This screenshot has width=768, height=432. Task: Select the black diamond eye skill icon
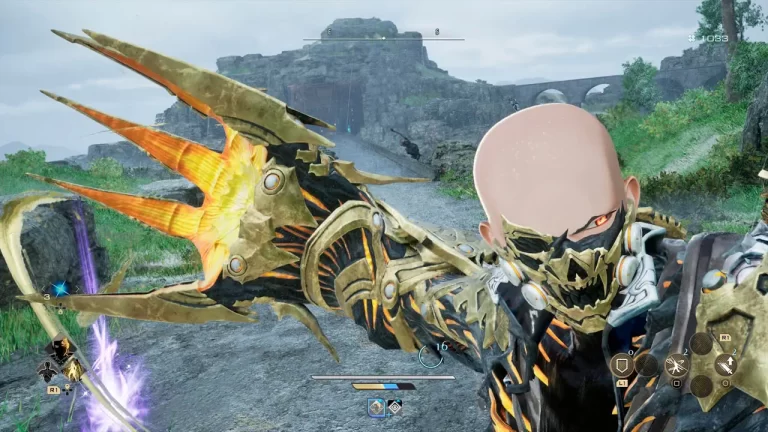tap(395, 407)
